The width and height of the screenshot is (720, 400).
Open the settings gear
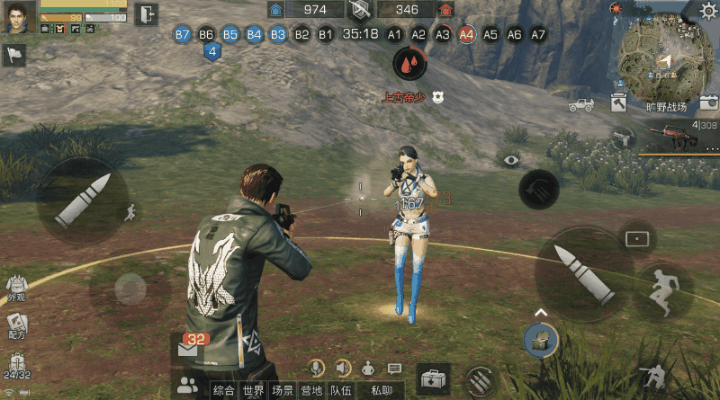[x=707, y=10]
